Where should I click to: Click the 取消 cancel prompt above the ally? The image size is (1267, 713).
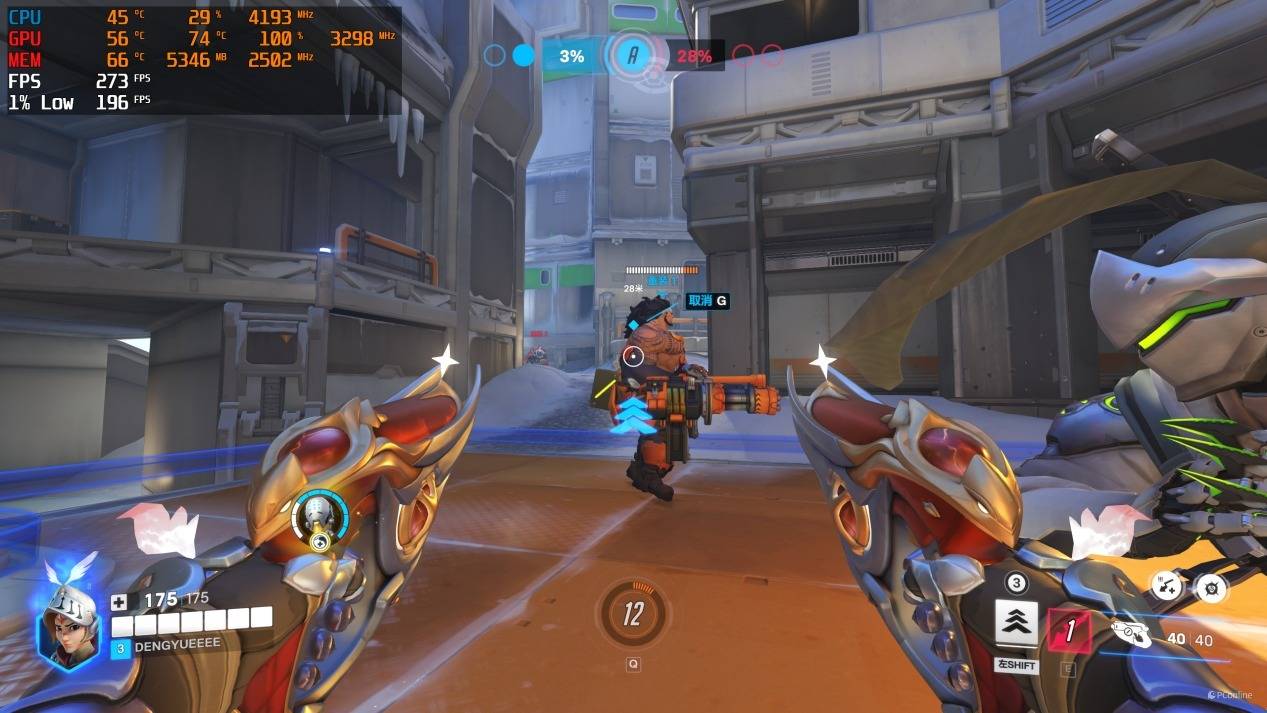[707, 300]
